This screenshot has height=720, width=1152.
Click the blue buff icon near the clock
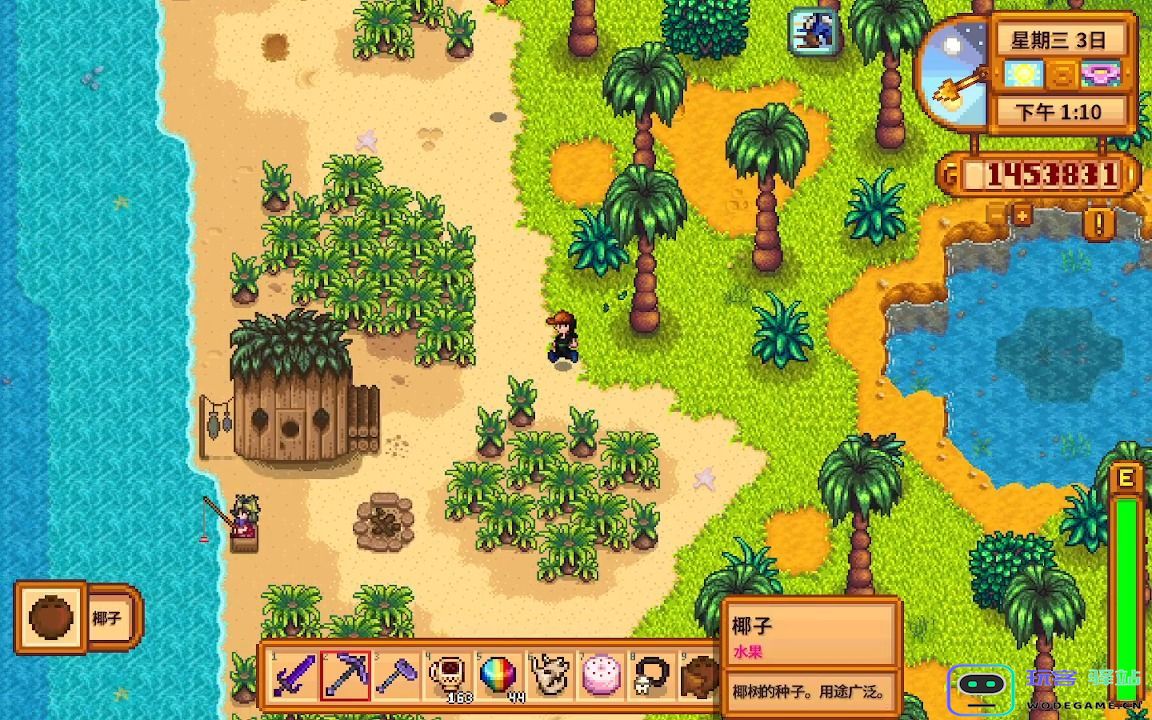tap(813, 31)
